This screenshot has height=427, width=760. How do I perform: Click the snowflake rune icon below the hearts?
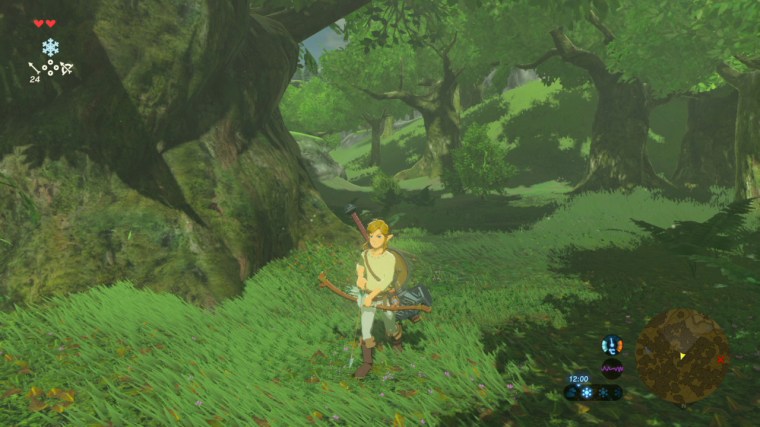tap(50, 47)
